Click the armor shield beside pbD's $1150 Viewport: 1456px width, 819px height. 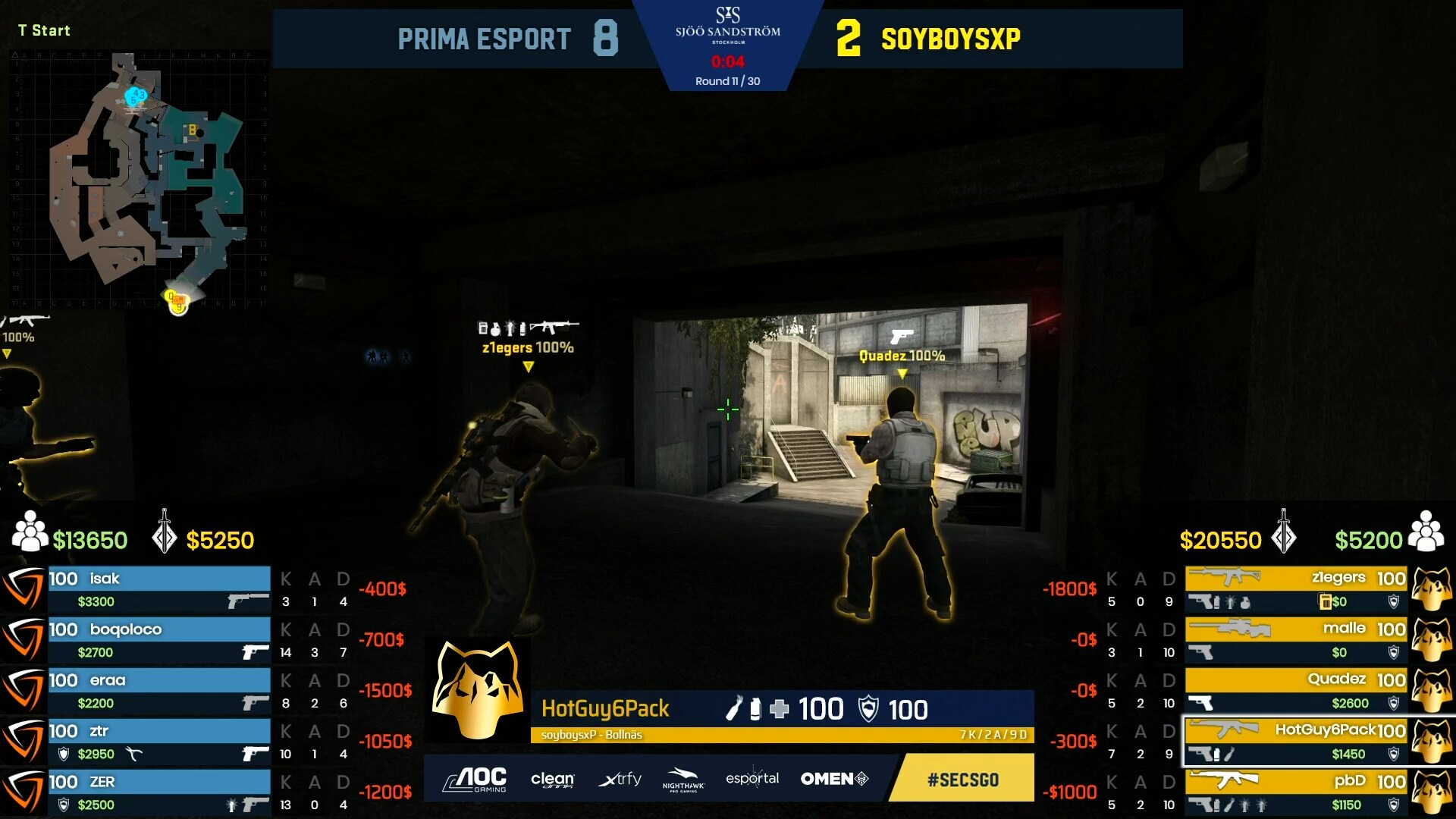(x=1394, y=803)
